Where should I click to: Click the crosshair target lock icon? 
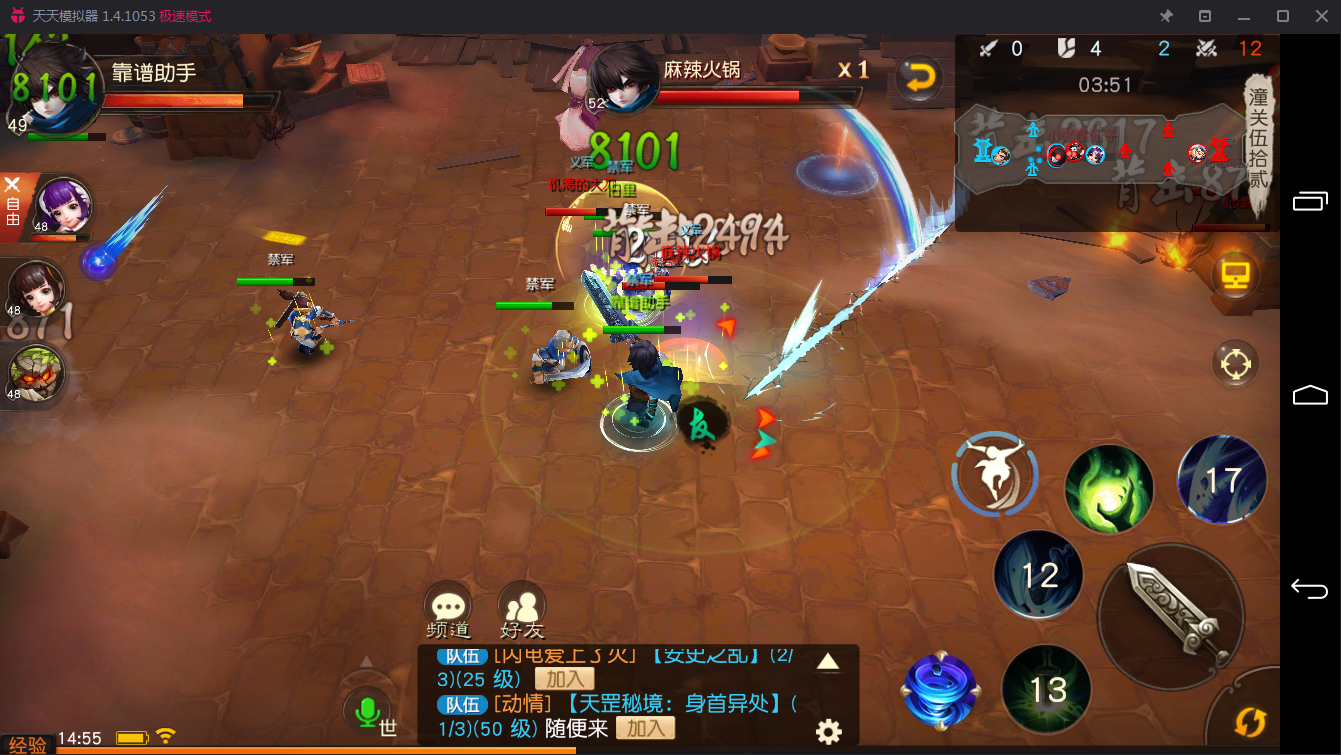pyautogui.click(x=1234, y=364)
